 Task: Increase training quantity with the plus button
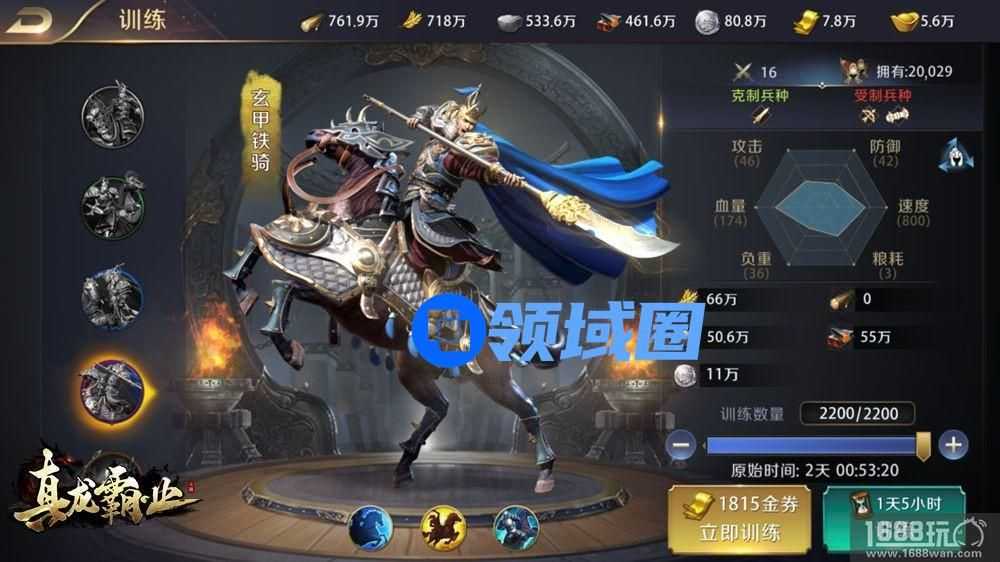click(x=953, y=445)
